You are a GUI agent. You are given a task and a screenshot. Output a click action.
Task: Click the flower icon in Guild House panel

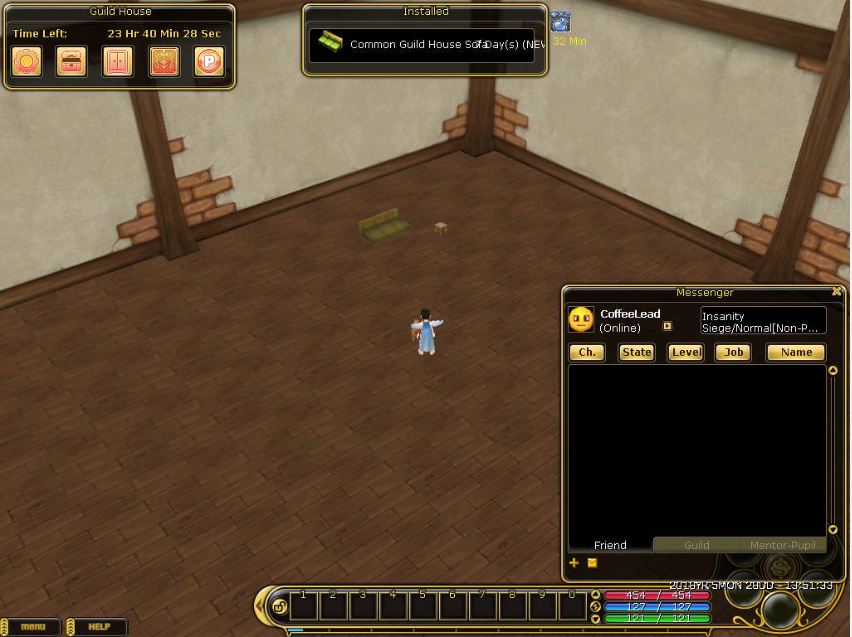pyautogui.click(x=26, y=62)
